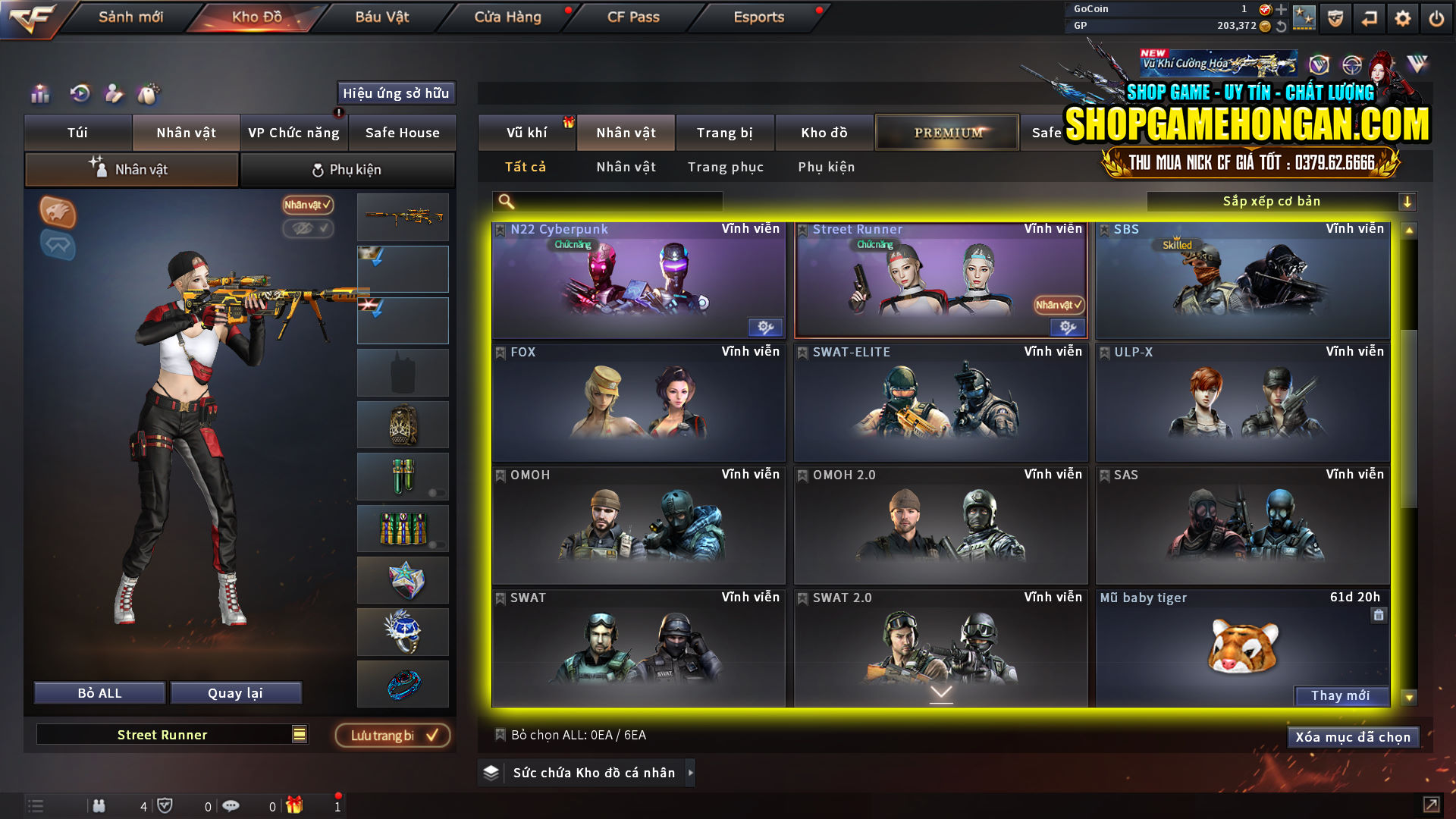The image size is (1456, 819).
Task: Click the gift box icon in bottom status bar
Action: click(295, 806)
